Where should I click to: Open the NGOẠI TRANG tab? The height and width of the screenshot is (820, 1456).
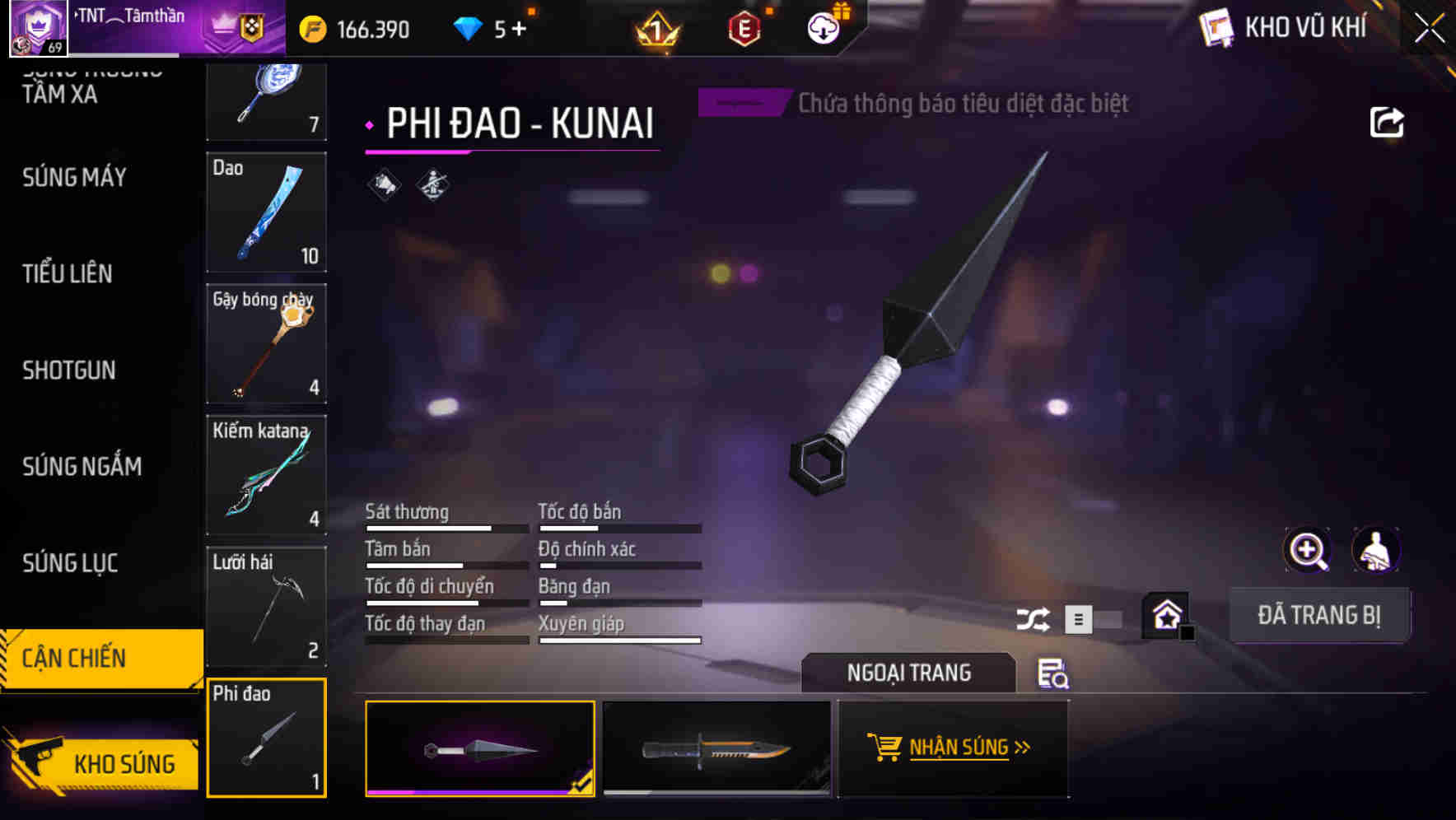(908, 673)
